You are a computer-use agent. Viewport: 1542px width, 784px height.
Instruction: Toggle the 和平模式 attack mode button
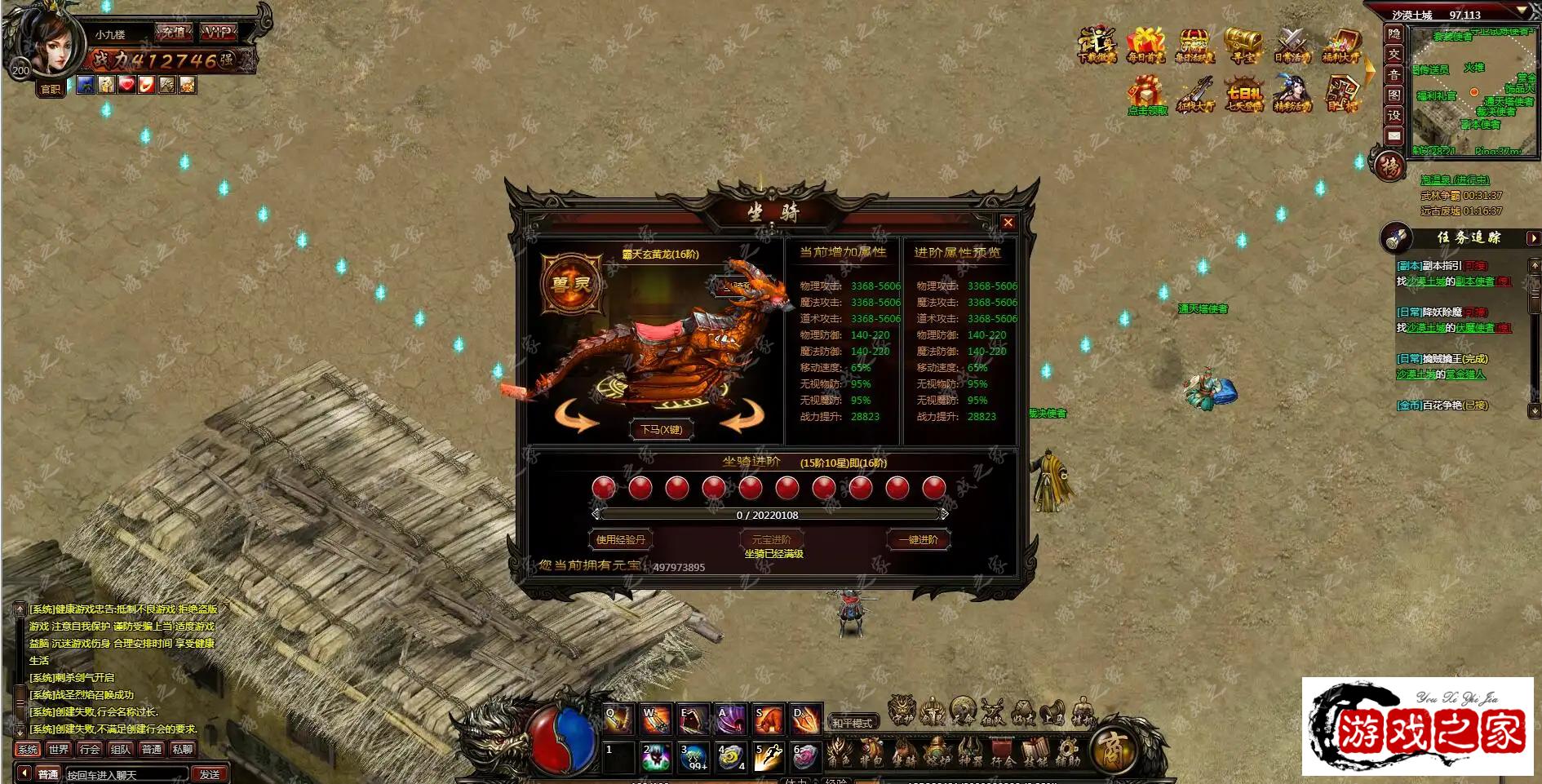pos(852,722)
